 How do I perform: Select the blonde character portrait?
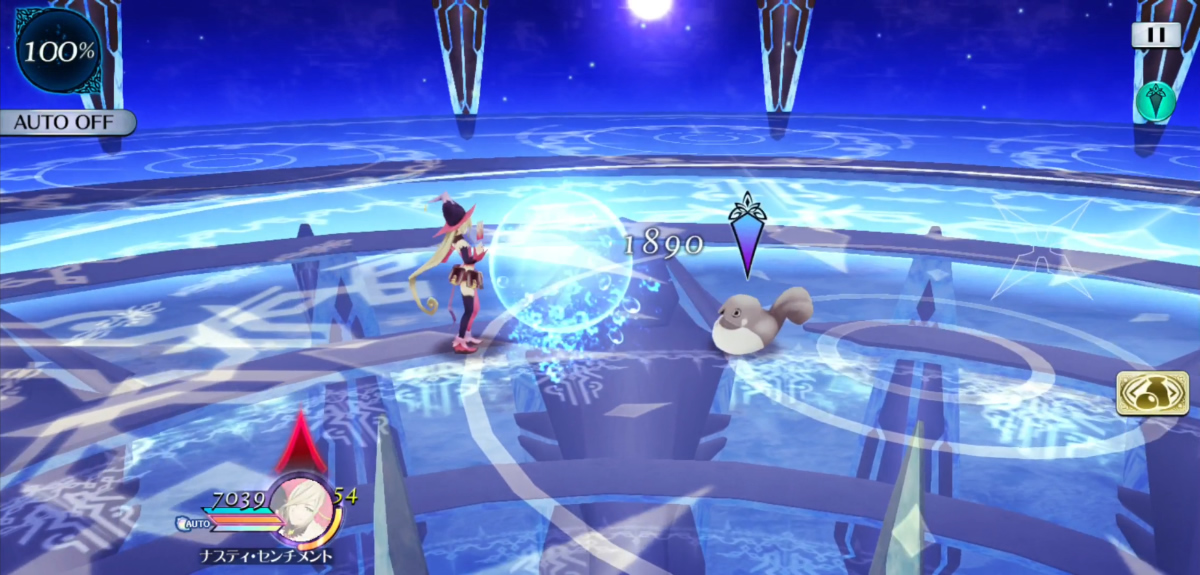click(301, 507)
